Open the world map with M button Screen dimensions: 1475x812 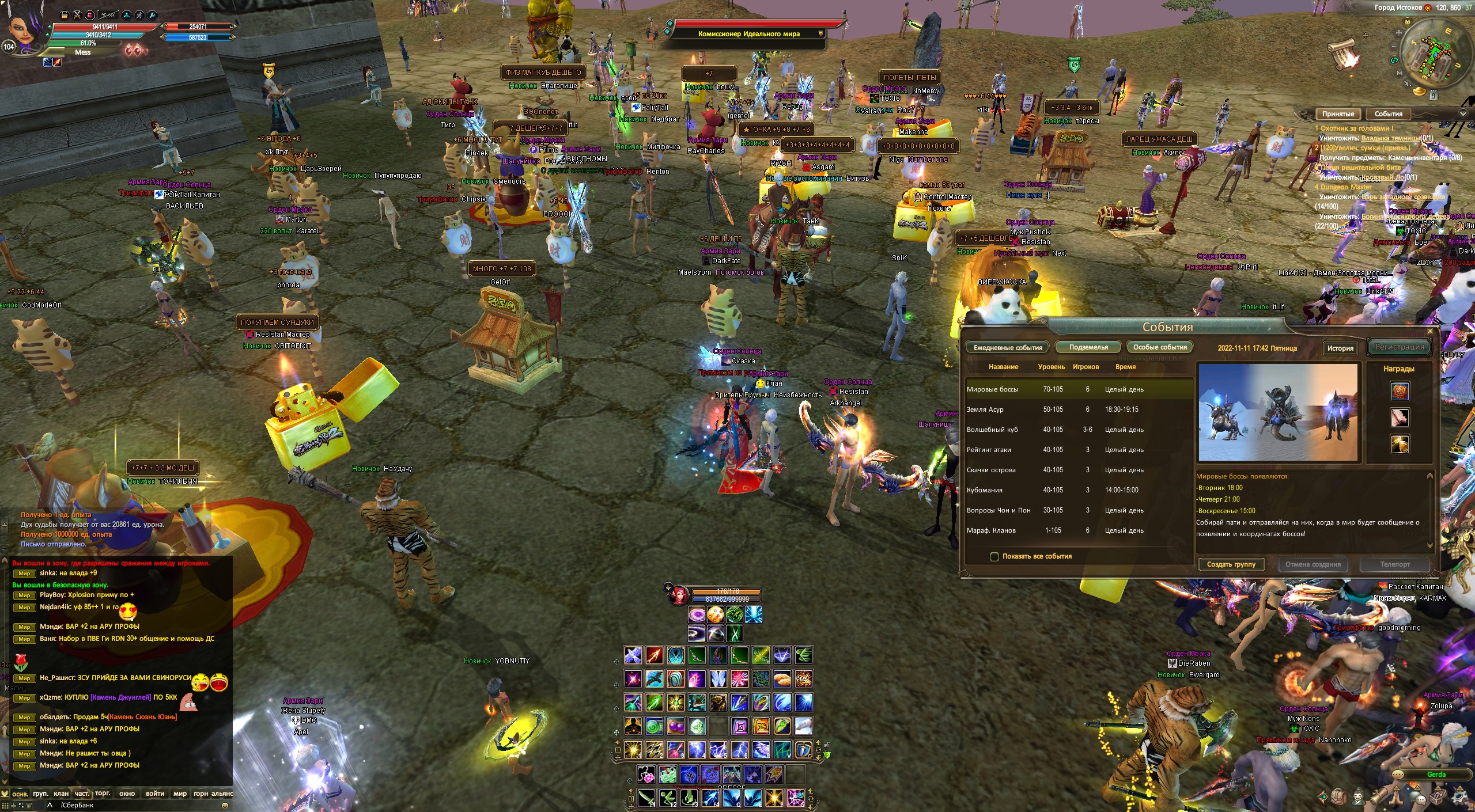1400,73
